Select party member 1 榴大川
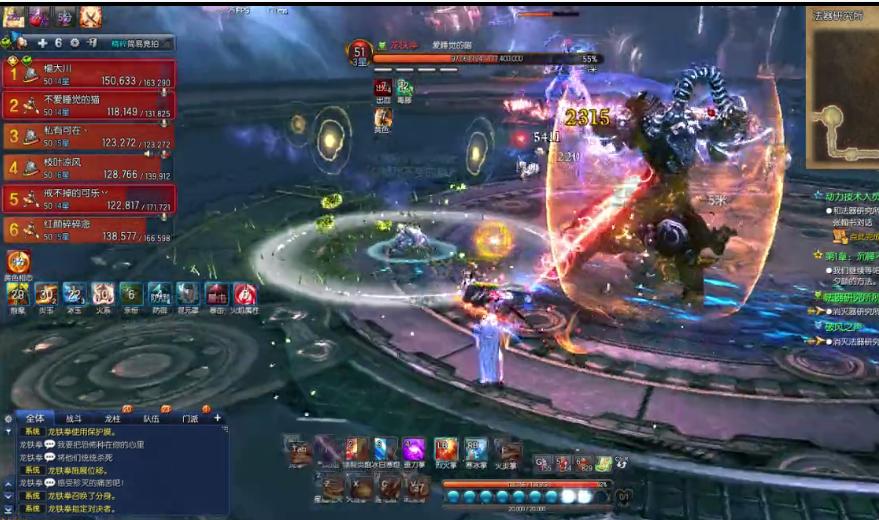The height and width of the screenshot is (520, 879). click(90, 75)
